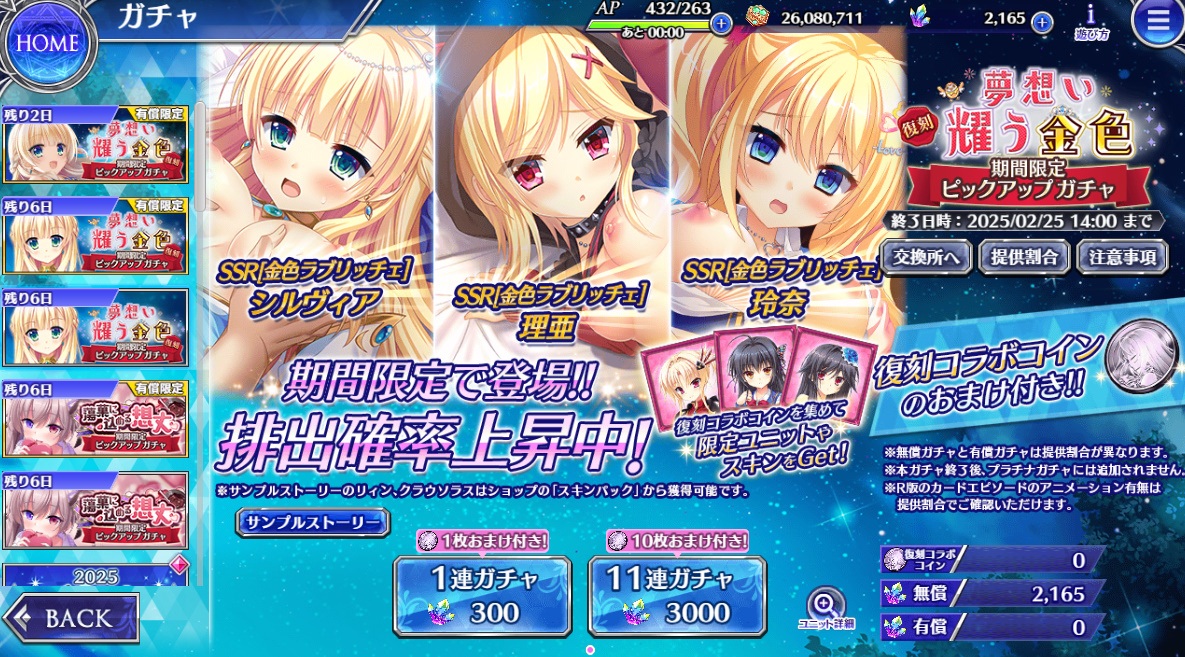1185x657 pixels.
Task: Open the 遊び方 help info
Action: (x=1090, y=22)
